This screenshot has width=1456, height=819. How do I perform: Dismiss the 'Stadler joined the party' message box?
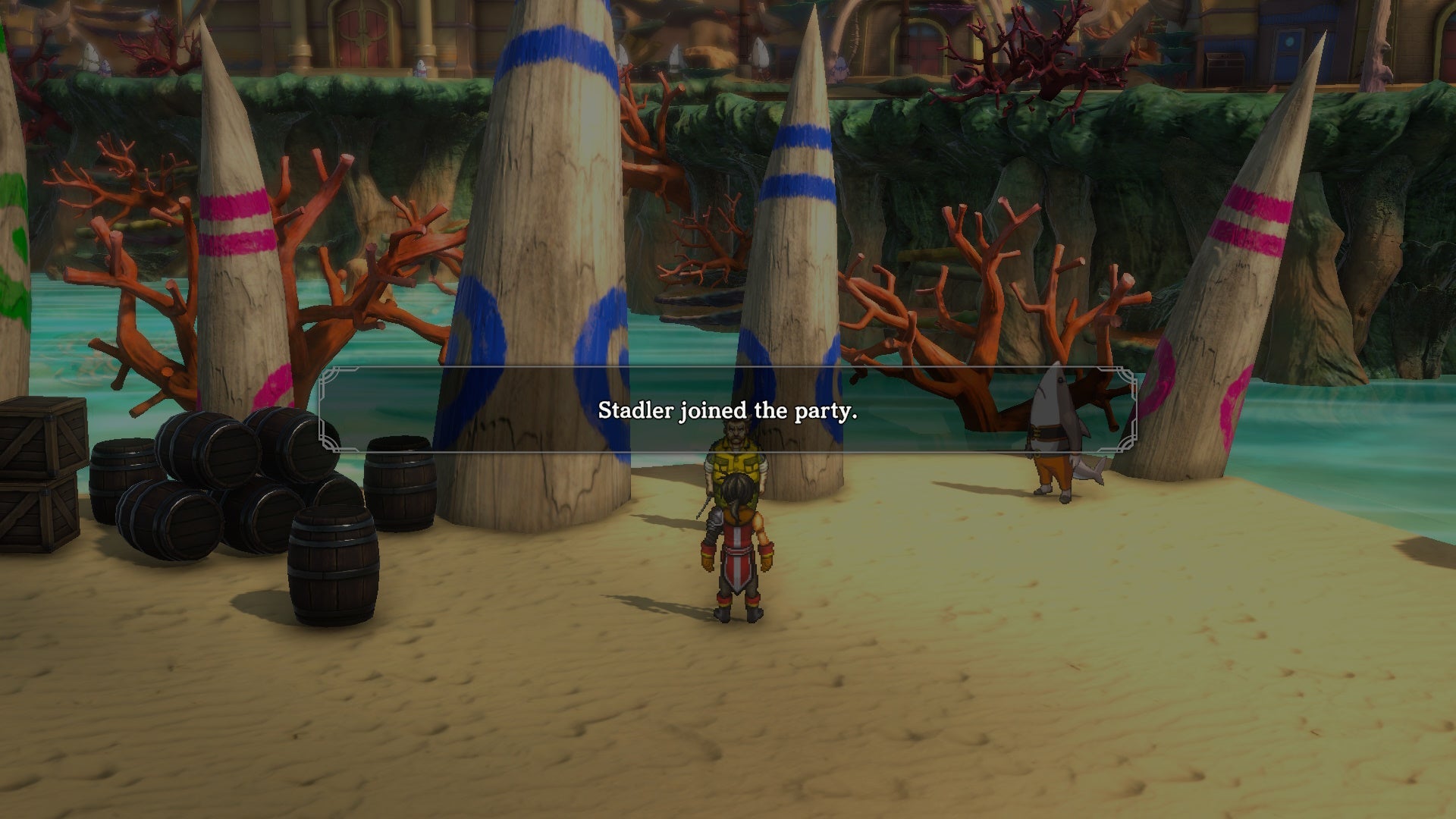727,410
